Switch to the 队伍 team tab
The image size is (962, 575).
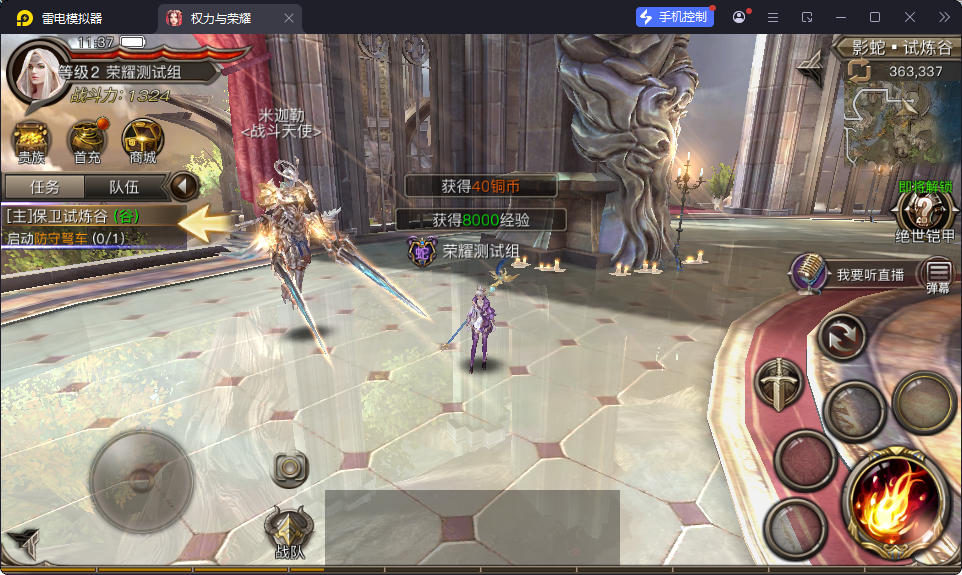click(124, 187)
